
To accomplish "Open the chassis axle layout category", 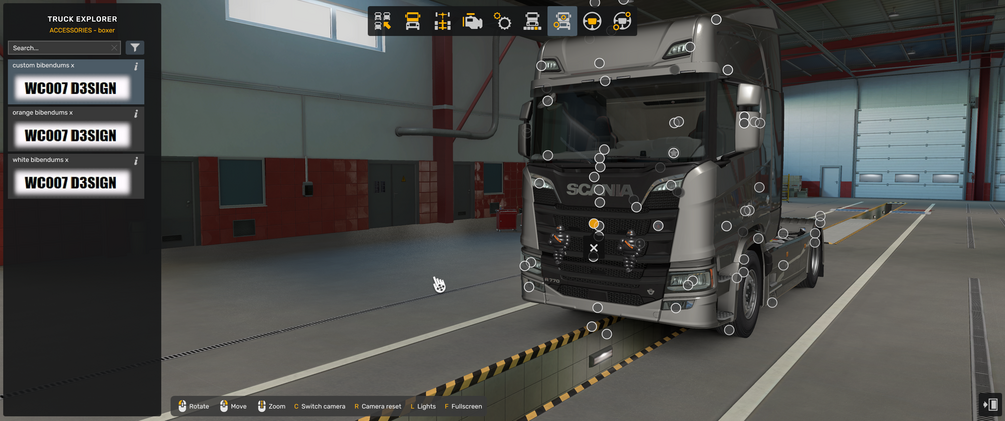I will point(442,21).
